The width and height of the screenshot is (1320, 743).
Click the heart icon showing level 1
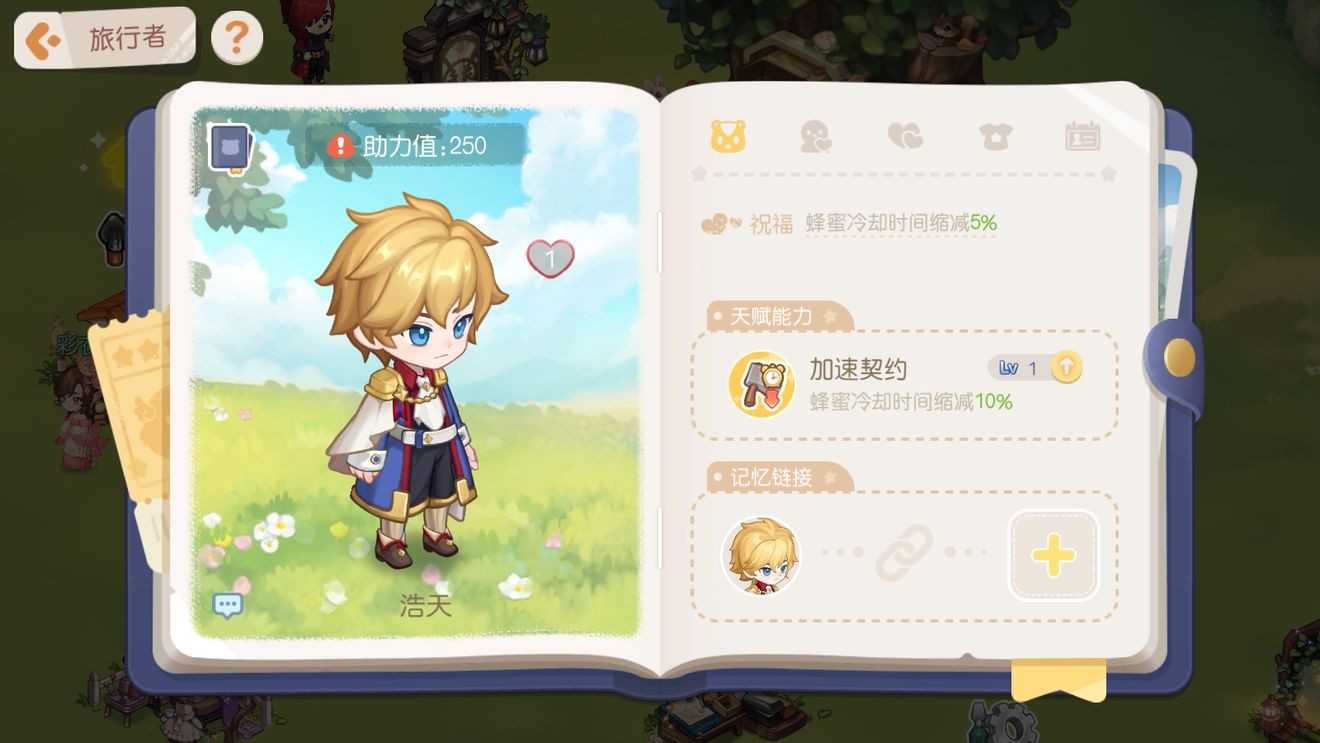click(x=551, y=258)
